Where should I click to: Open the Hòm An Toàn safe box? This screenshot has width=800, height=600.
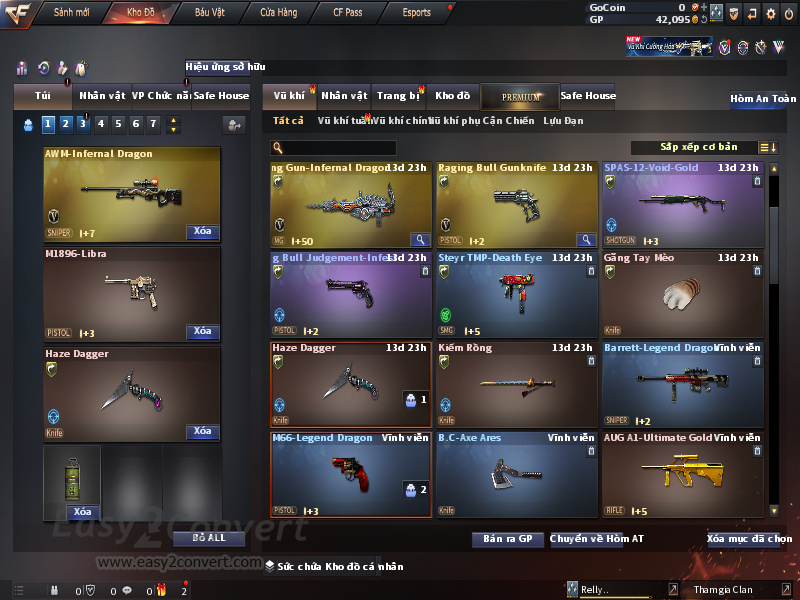(762, 99)
